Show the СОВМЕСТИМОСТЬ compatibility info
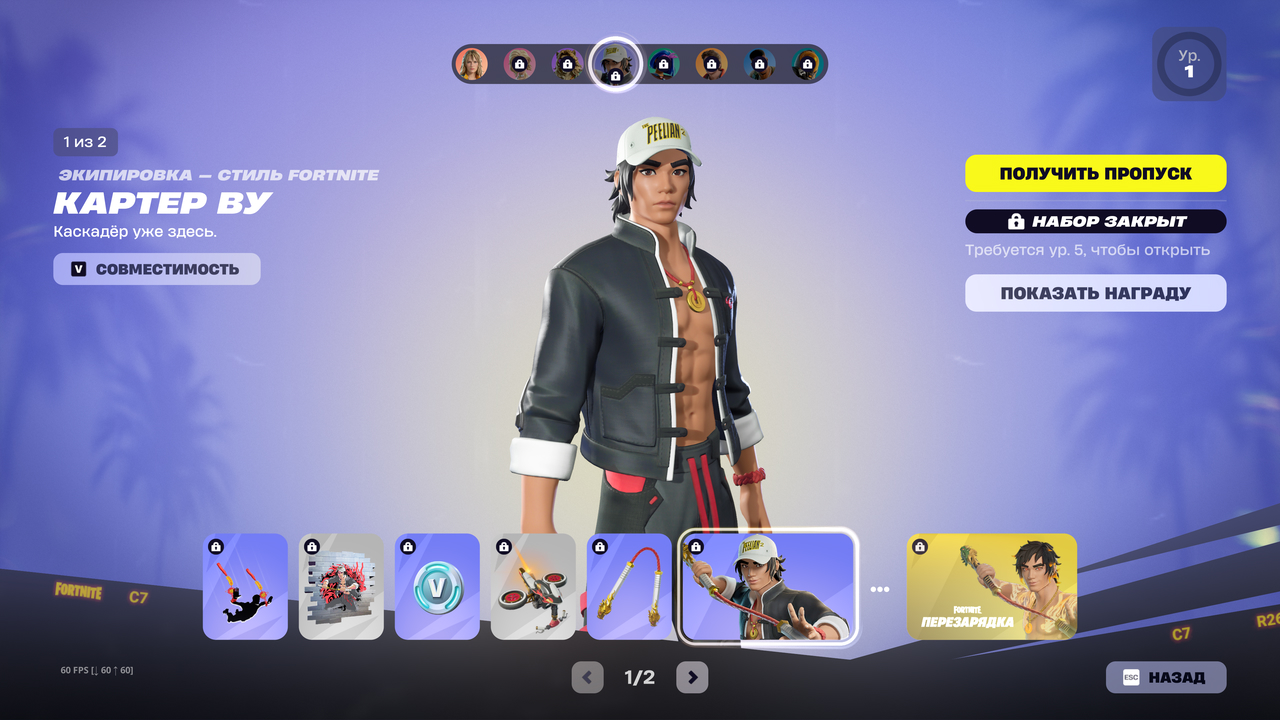The height and width of the screenshot is (720, 1280). (x=157, y=269)
